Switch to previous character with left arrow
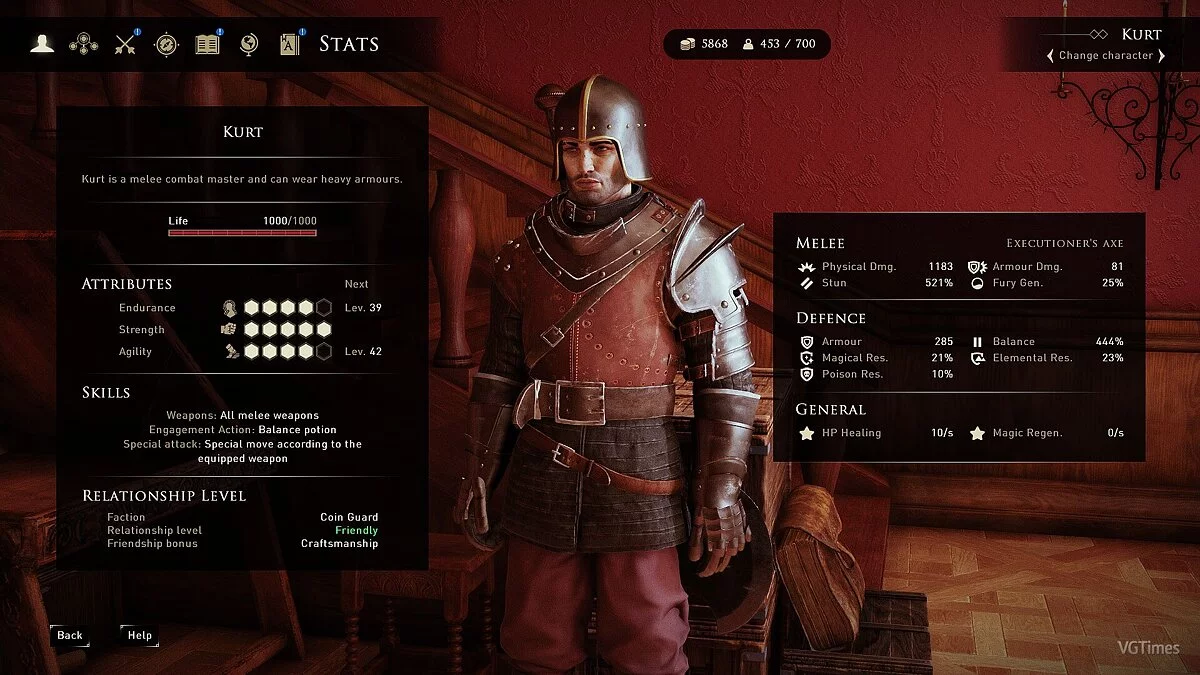The height and width of the screenshot is (675, 1200). point(1050,56)
